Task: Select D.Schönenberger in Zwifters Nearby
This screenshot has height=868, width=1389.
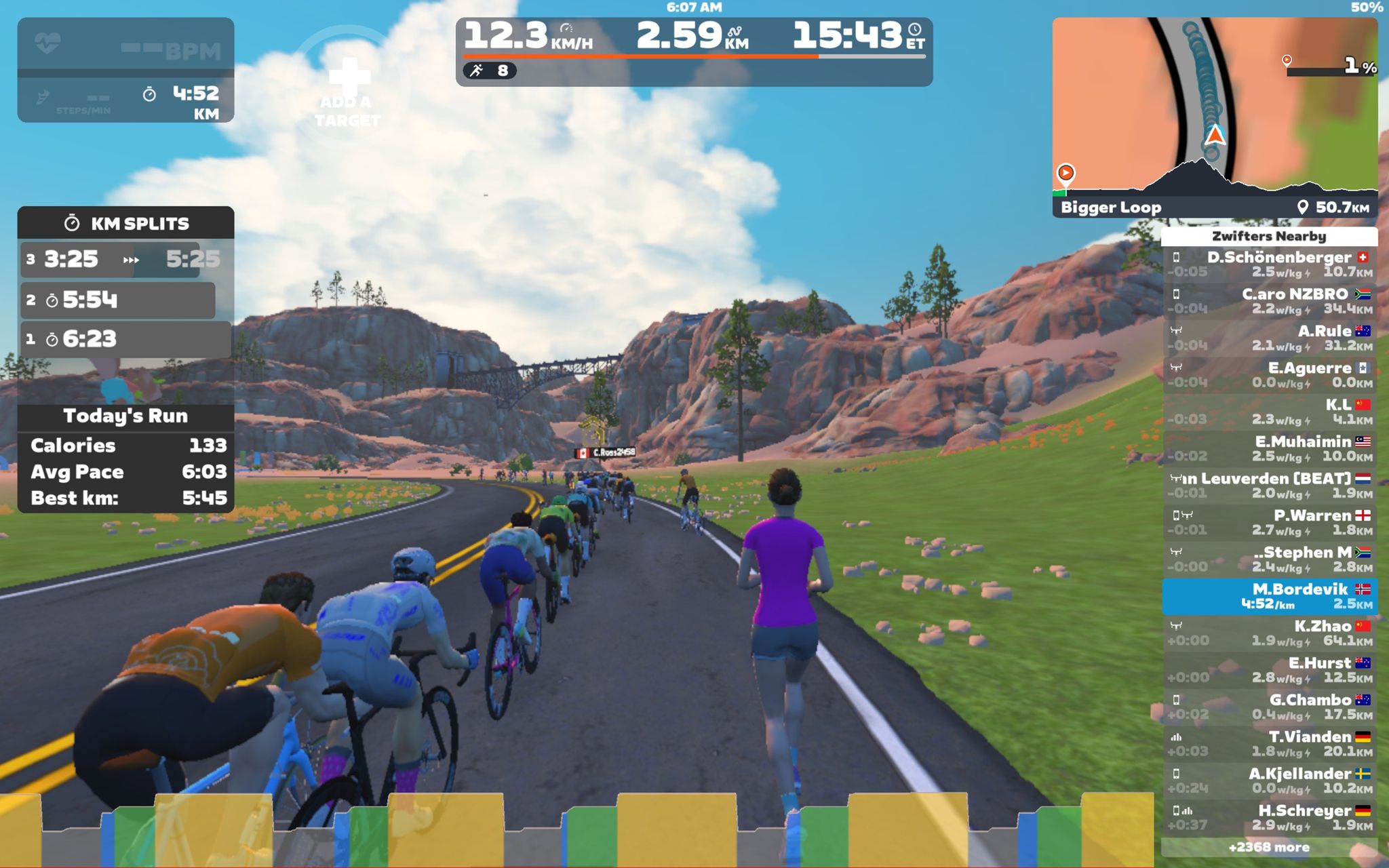Action: pyautogui.click(x=1270, y=264)
